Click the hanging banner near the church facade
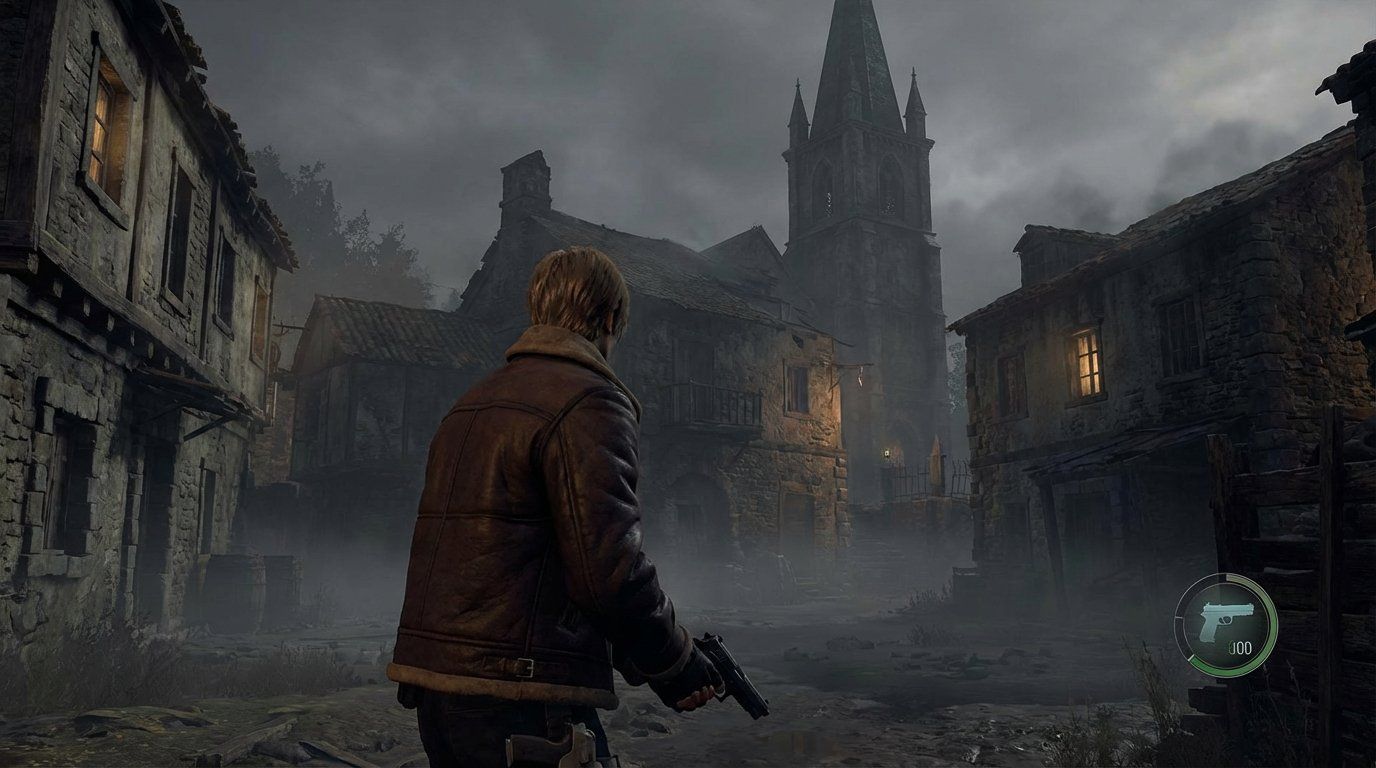Image resolution: width=1376 pixels, height=768 pixels. 859,377
